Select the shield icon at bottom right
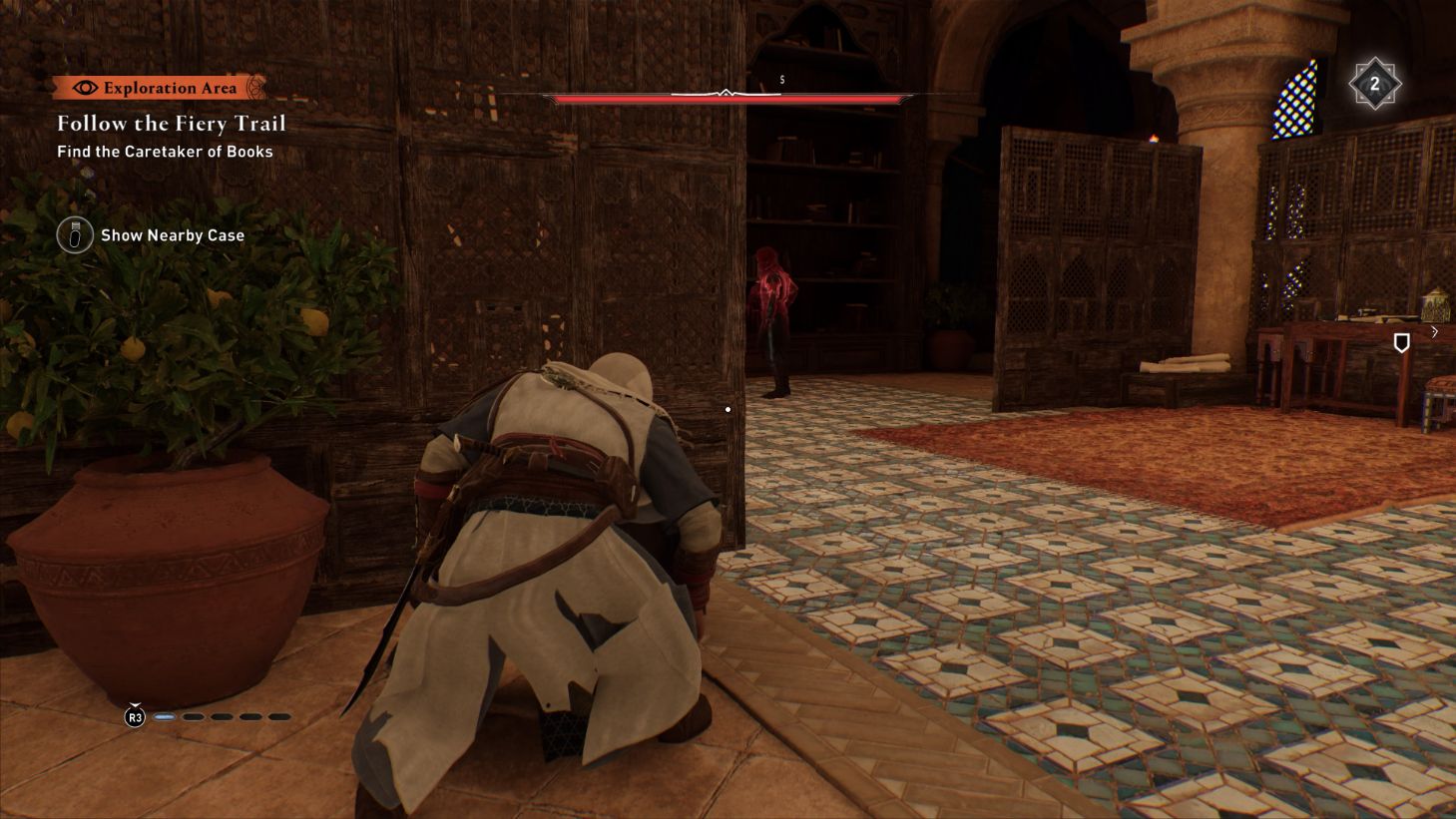Screen dimensions: 1456x819 pyautogui.click(x=1401, y=342)
